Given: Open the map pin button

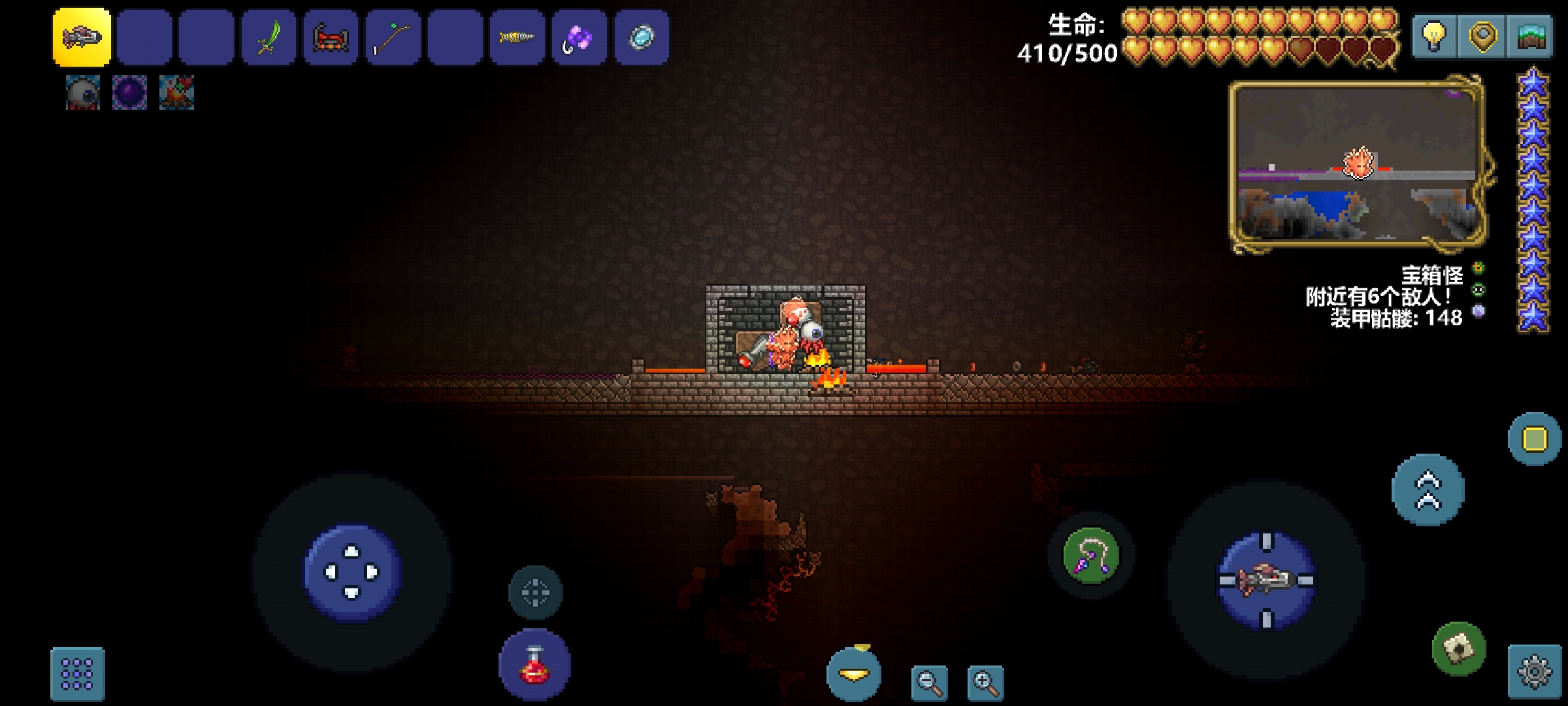Looking at the screenshot, I should click(x=1482, y=36).
